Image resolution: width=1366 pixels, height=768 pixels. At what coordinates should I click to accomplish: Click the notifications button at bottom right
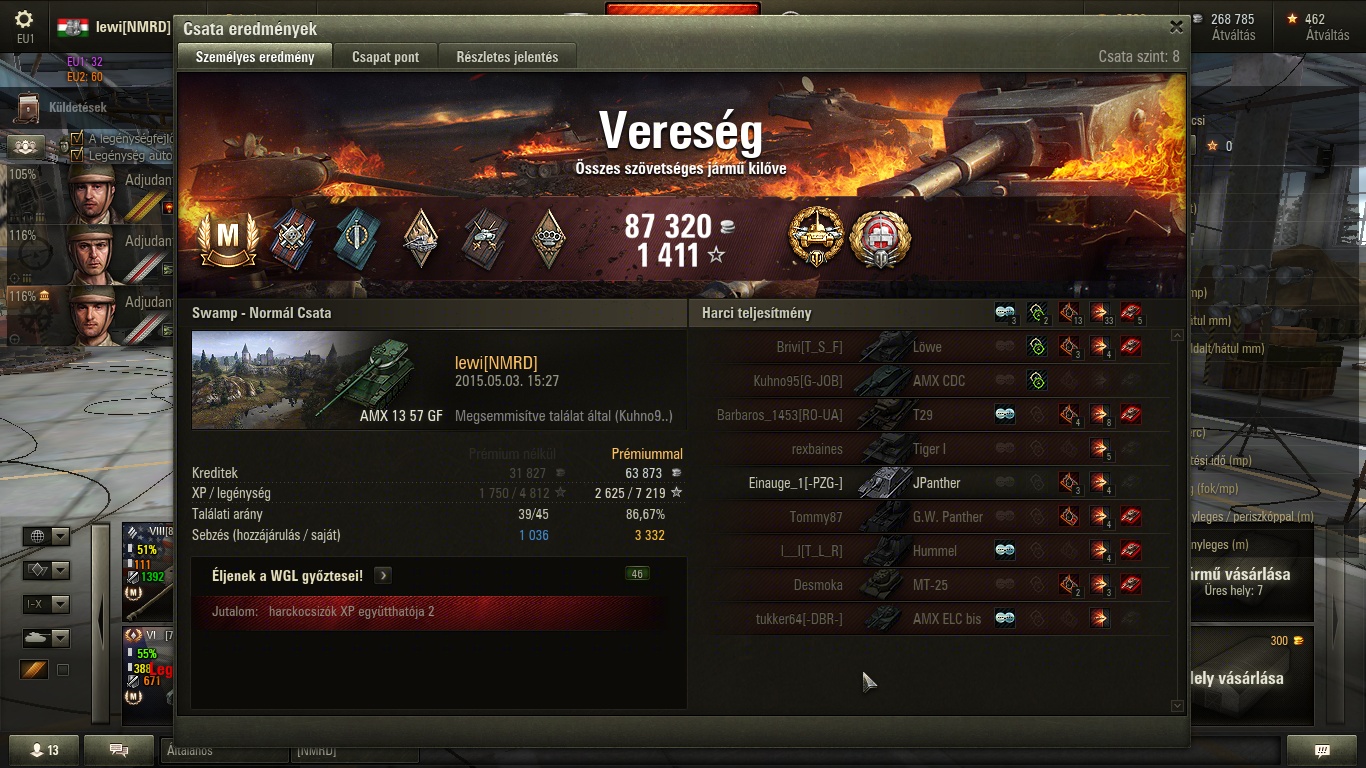[1322, 750]
